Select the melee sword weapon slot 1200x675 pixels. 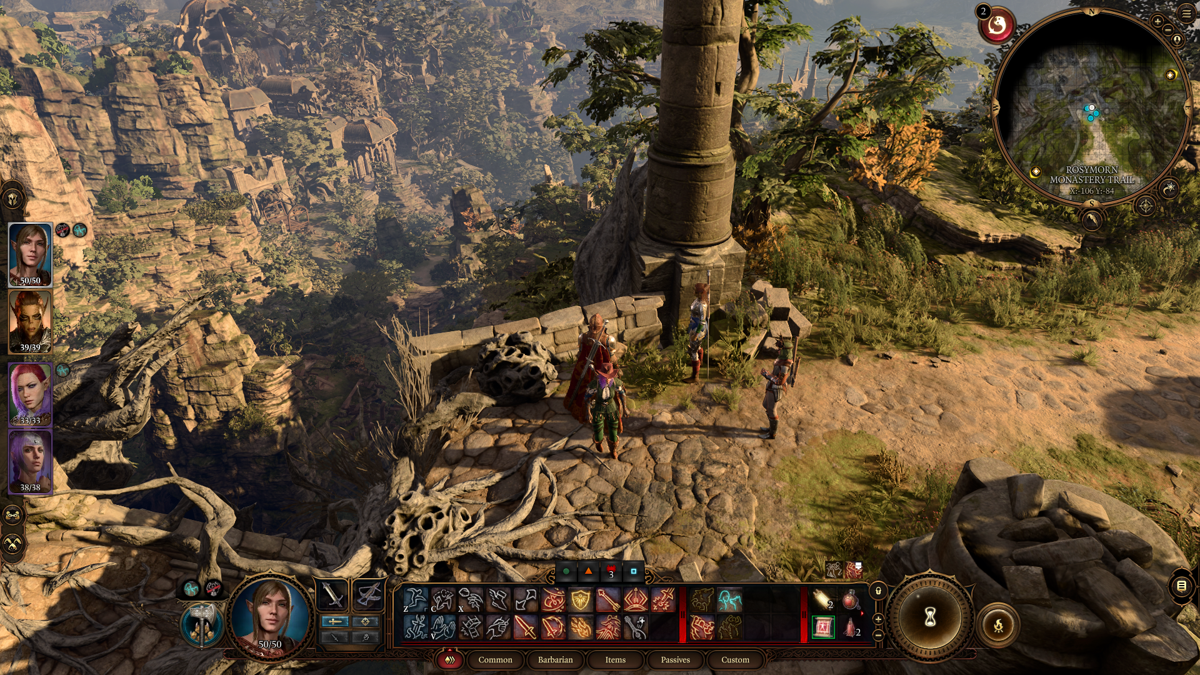point(332,595)
